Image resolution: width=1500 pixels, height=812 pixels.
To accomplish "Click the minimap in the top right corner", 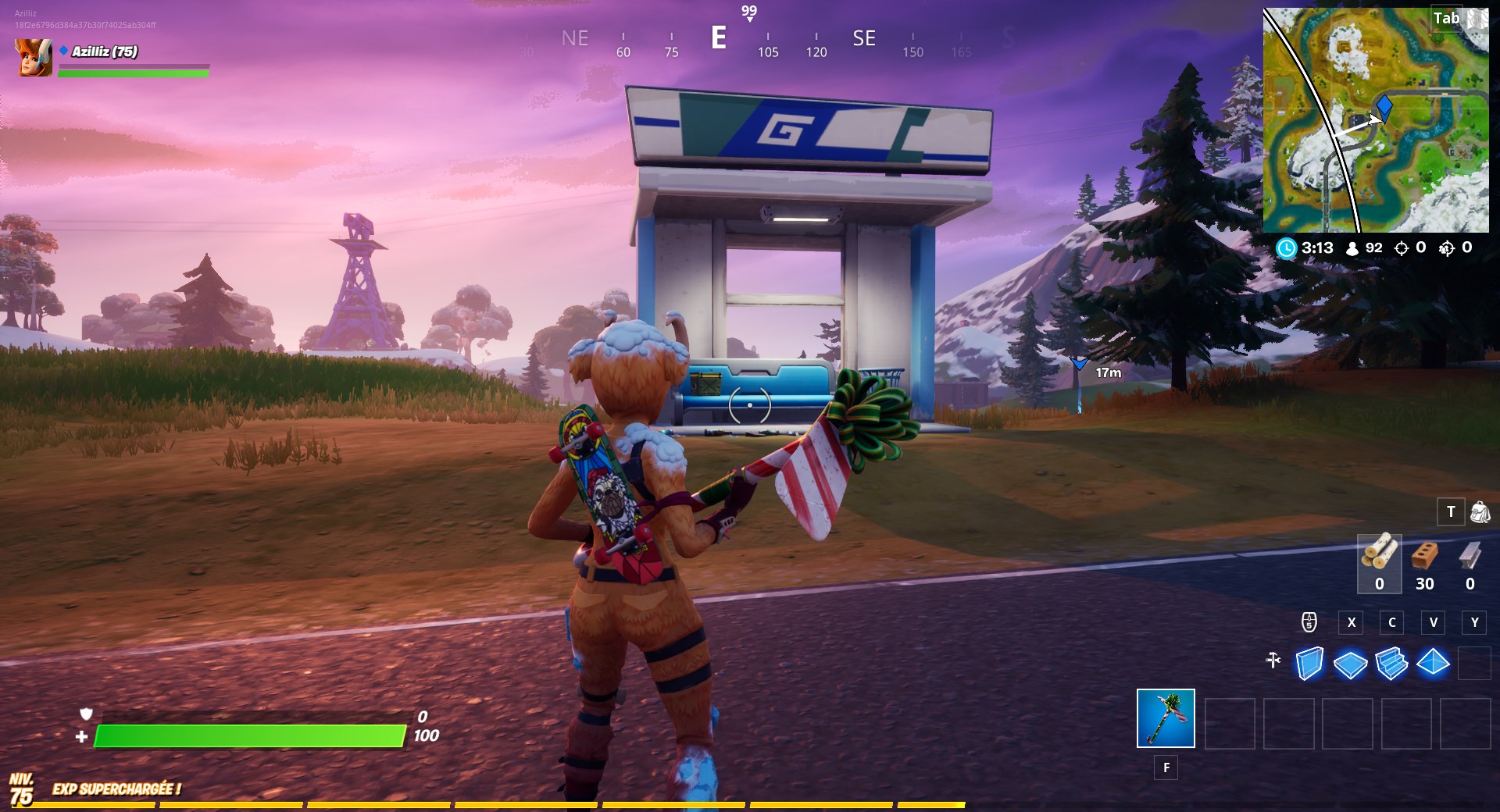I will pyautogui.click(x=1375, y=117).
